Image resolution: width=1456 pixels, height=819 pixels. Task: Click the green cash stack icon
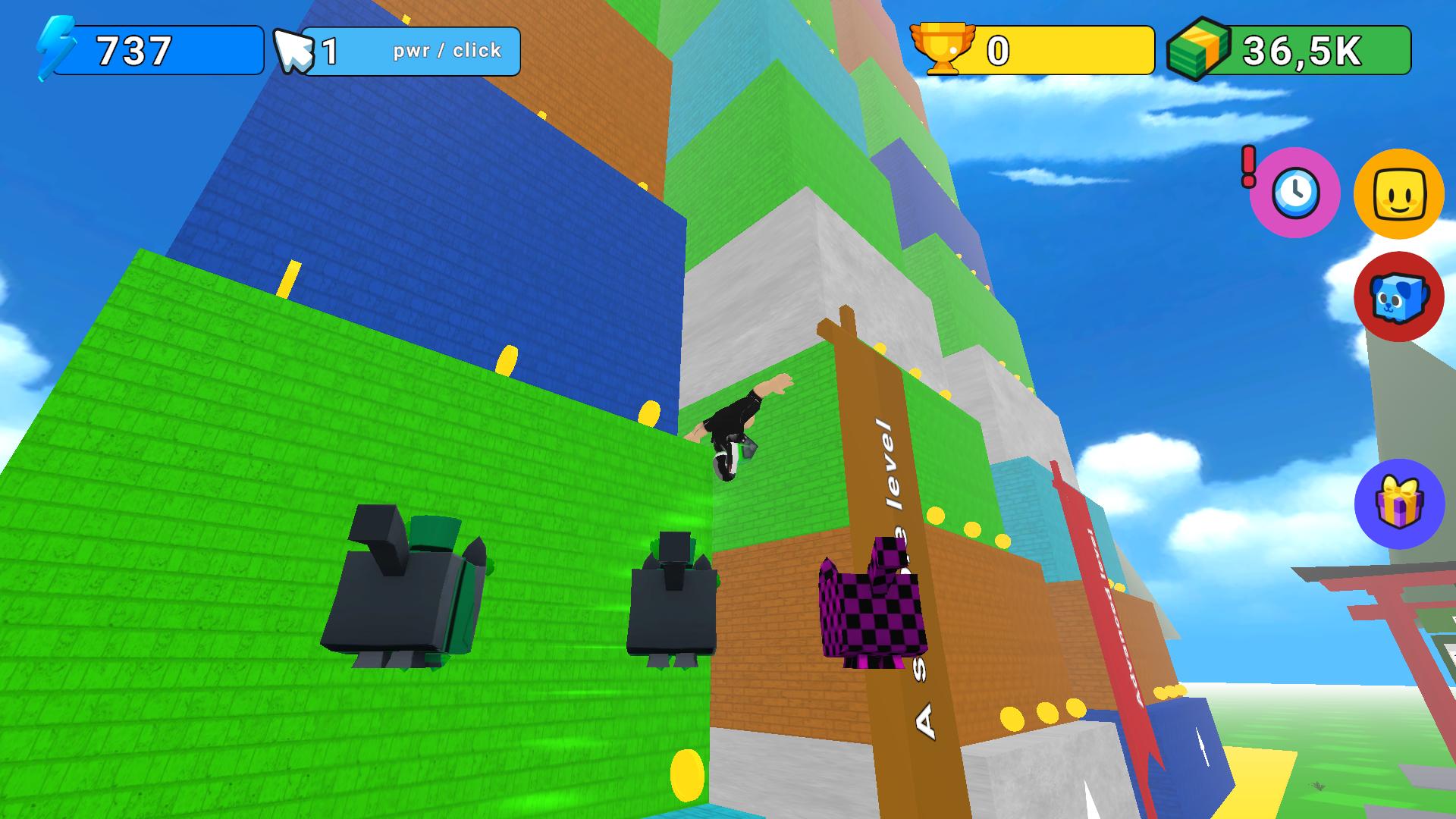pyautogui.click(x=1197, y=48)
